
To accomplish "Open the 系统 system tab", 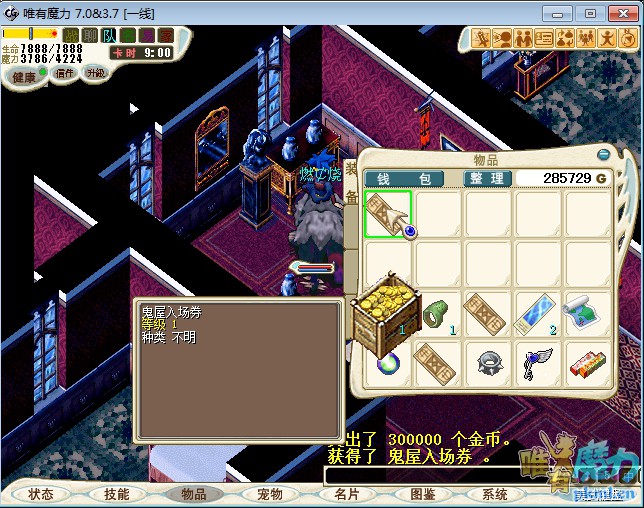I will 495,494.
